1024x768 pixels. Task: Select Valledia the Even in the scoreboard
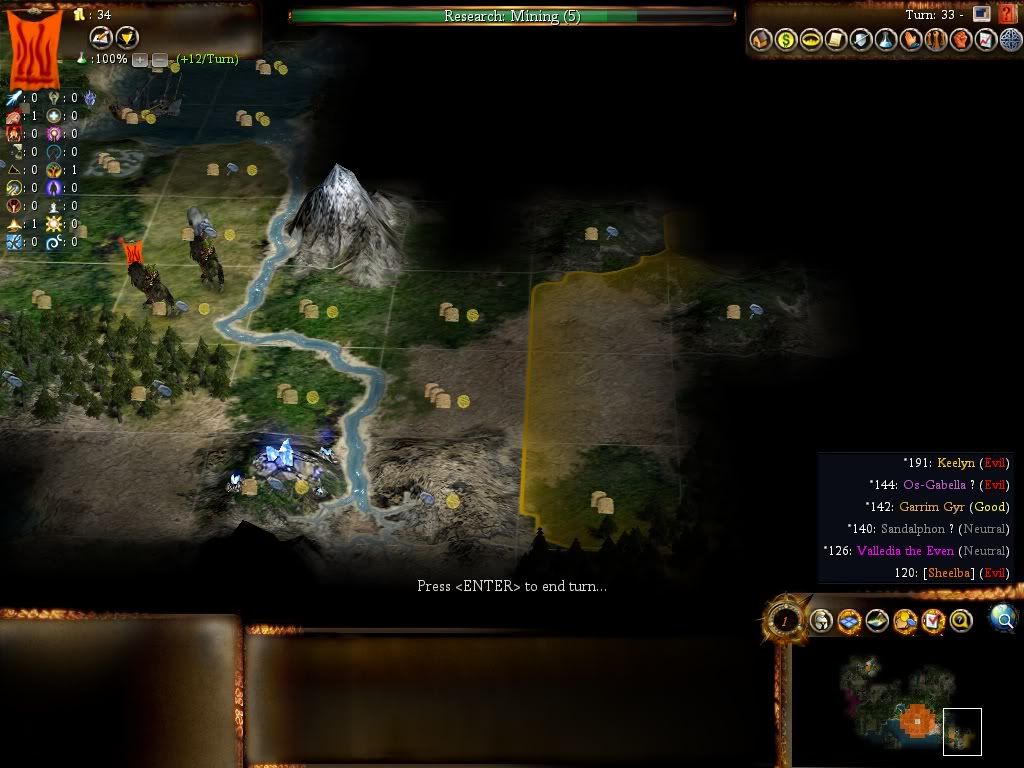905,551
